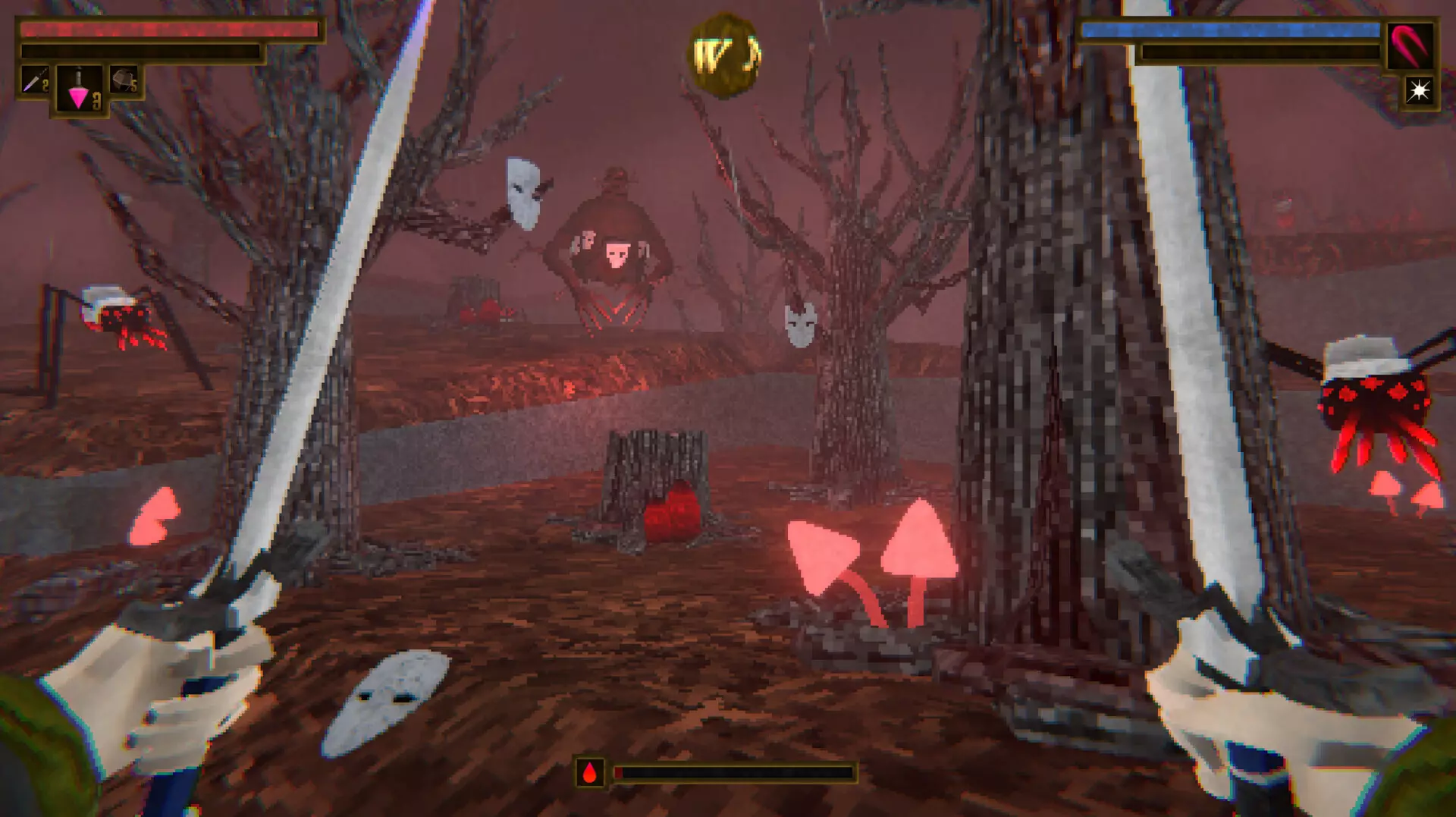Click the count number on the knife slot

(45, 86)
